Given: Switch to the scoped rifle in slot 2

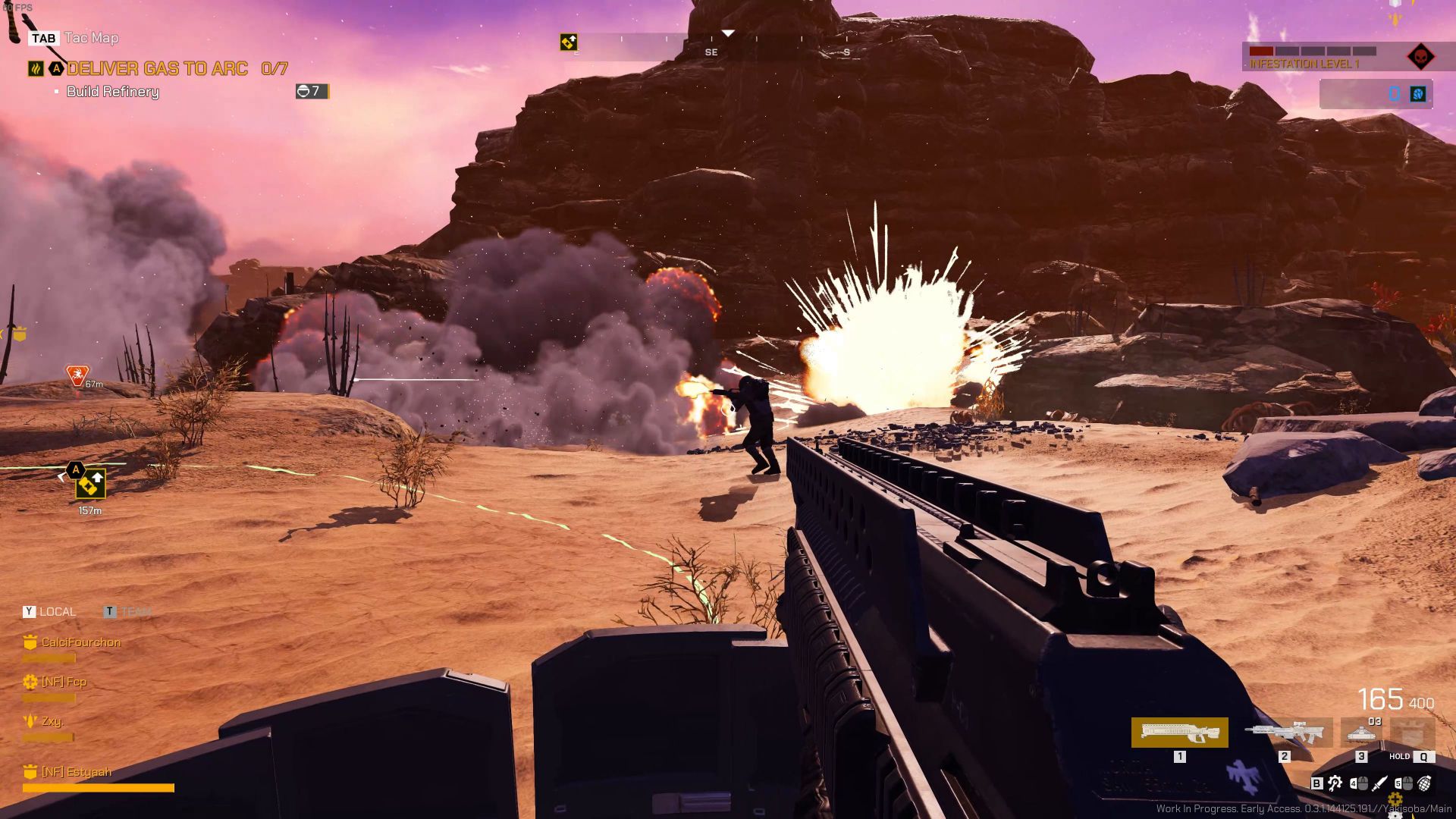Looking at the screenshot, I should click(x=1284, y=733).
